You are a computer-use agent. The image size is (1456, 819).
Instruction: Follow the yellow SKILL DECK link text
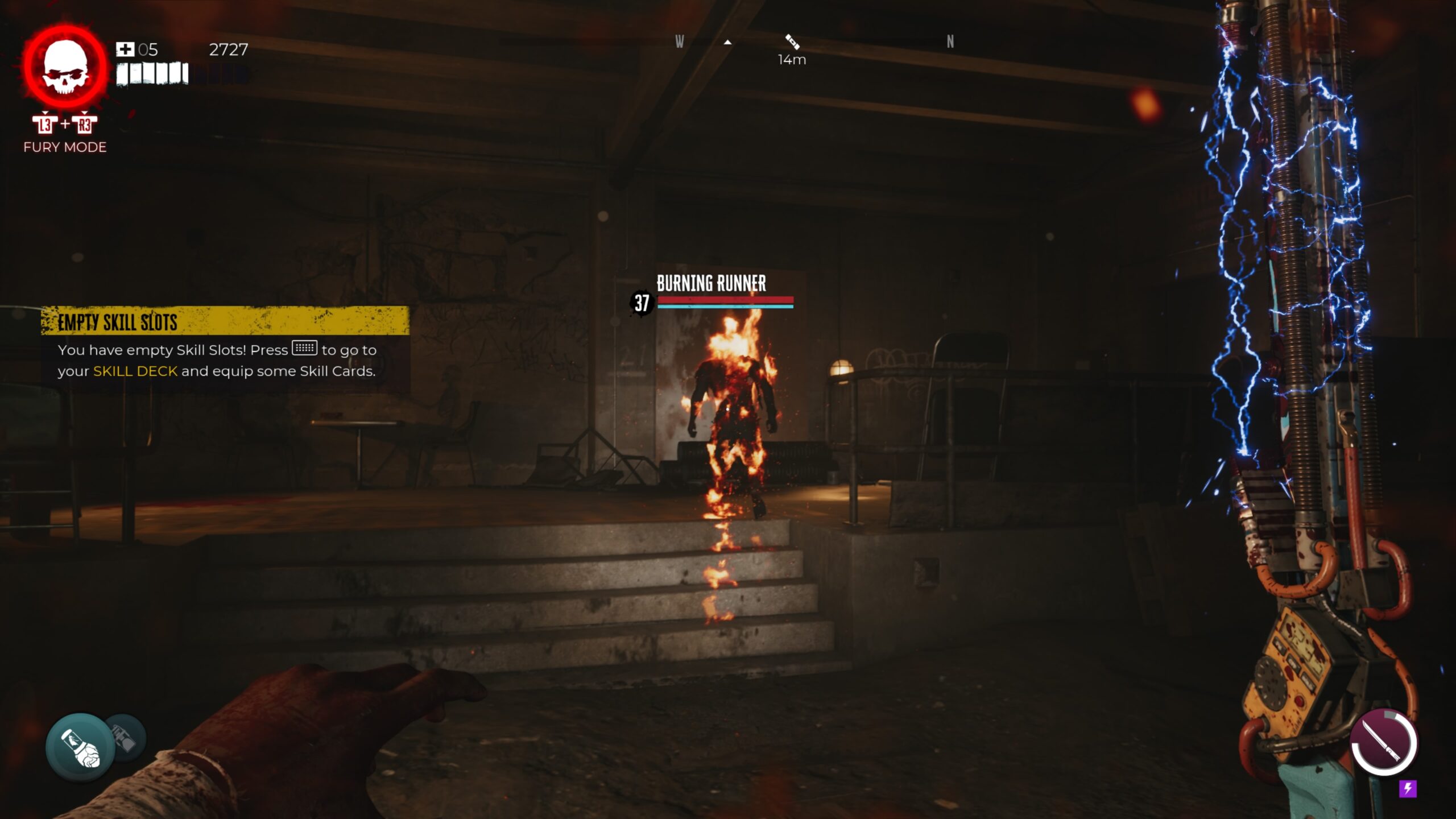[135, 371]
